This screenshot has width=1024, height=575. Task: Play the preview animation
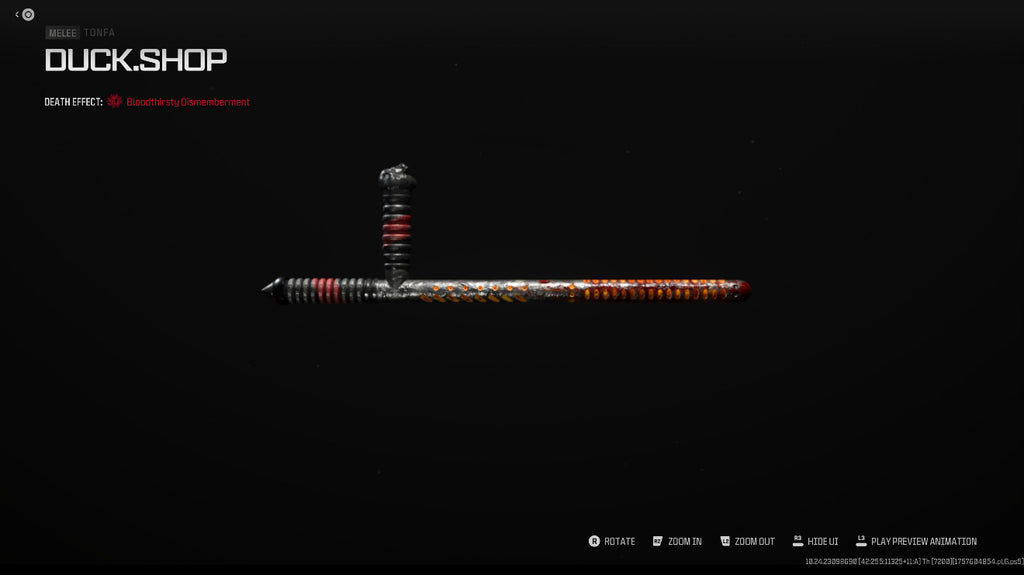click(915, 541)
